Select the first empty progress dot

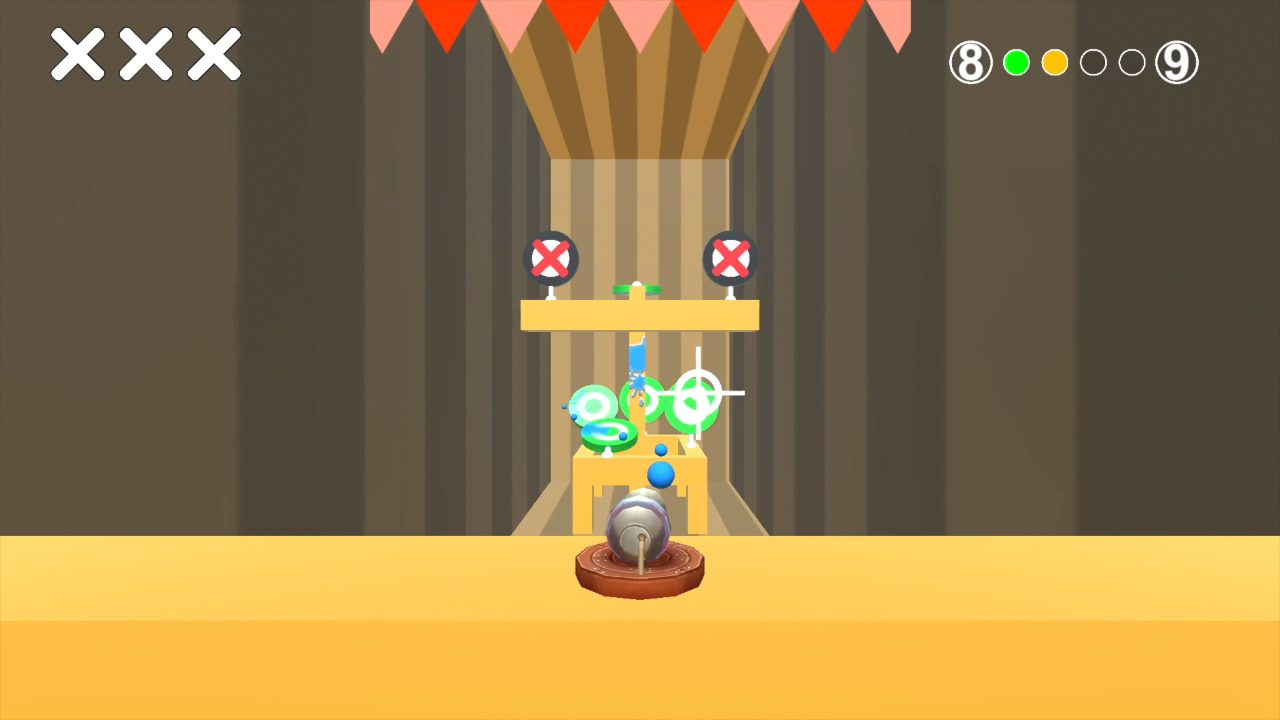[x=1093, y=62]
